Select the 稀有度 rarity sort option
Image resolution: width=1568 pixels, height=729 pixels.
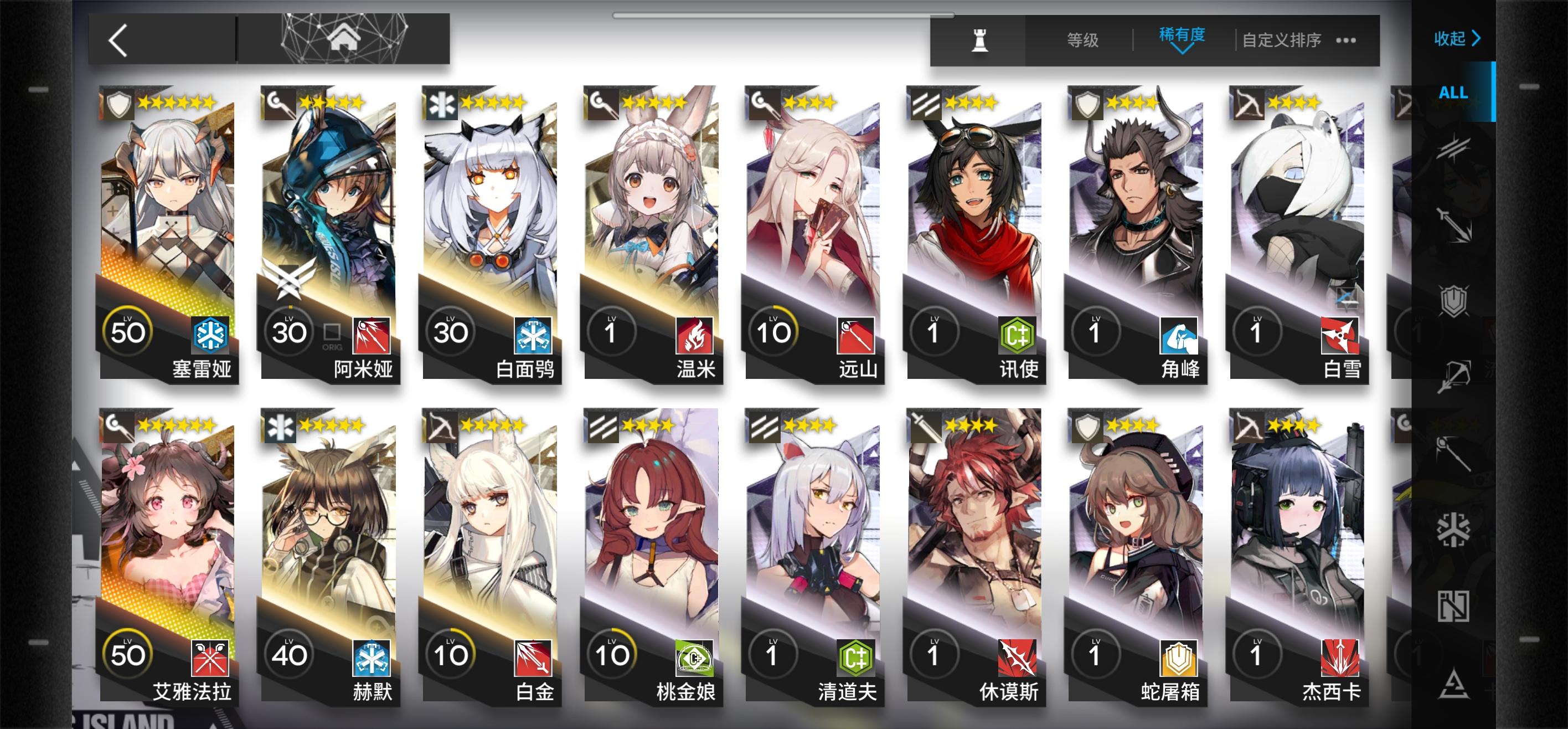[x=1183, y=37]
